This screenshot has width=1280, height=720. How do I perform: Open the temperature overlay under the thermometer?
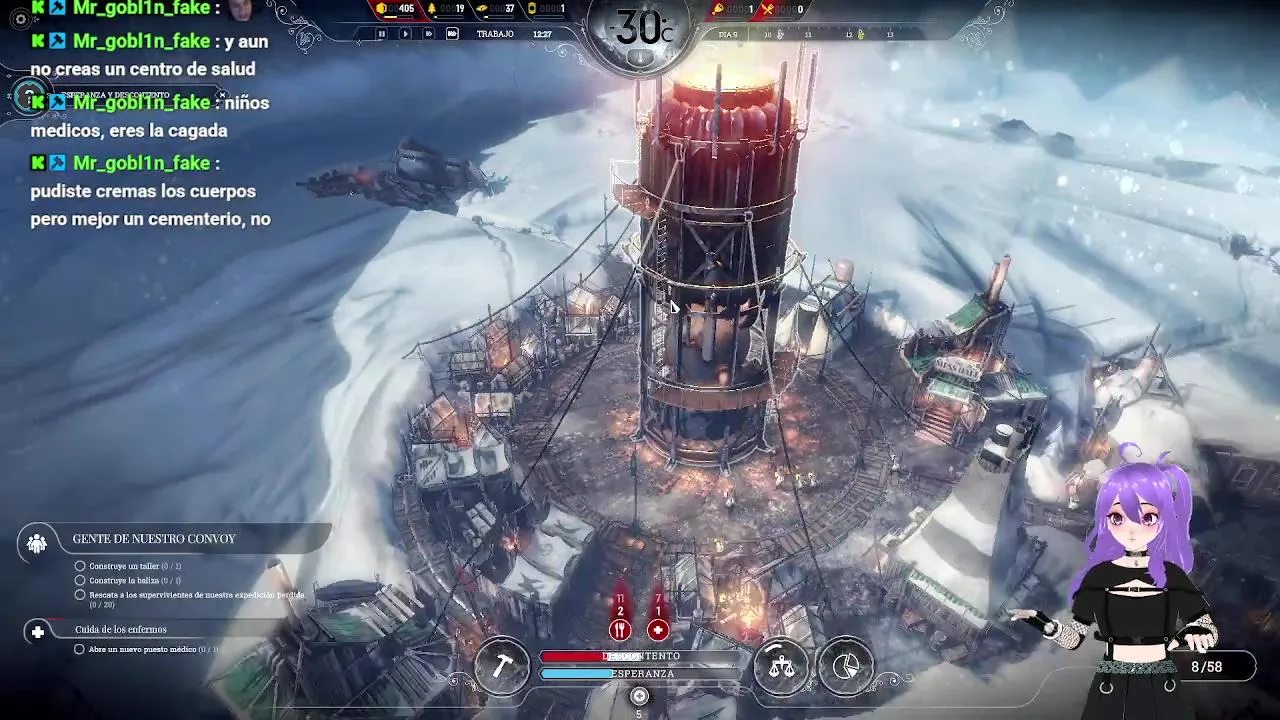[x=640, y=58]
